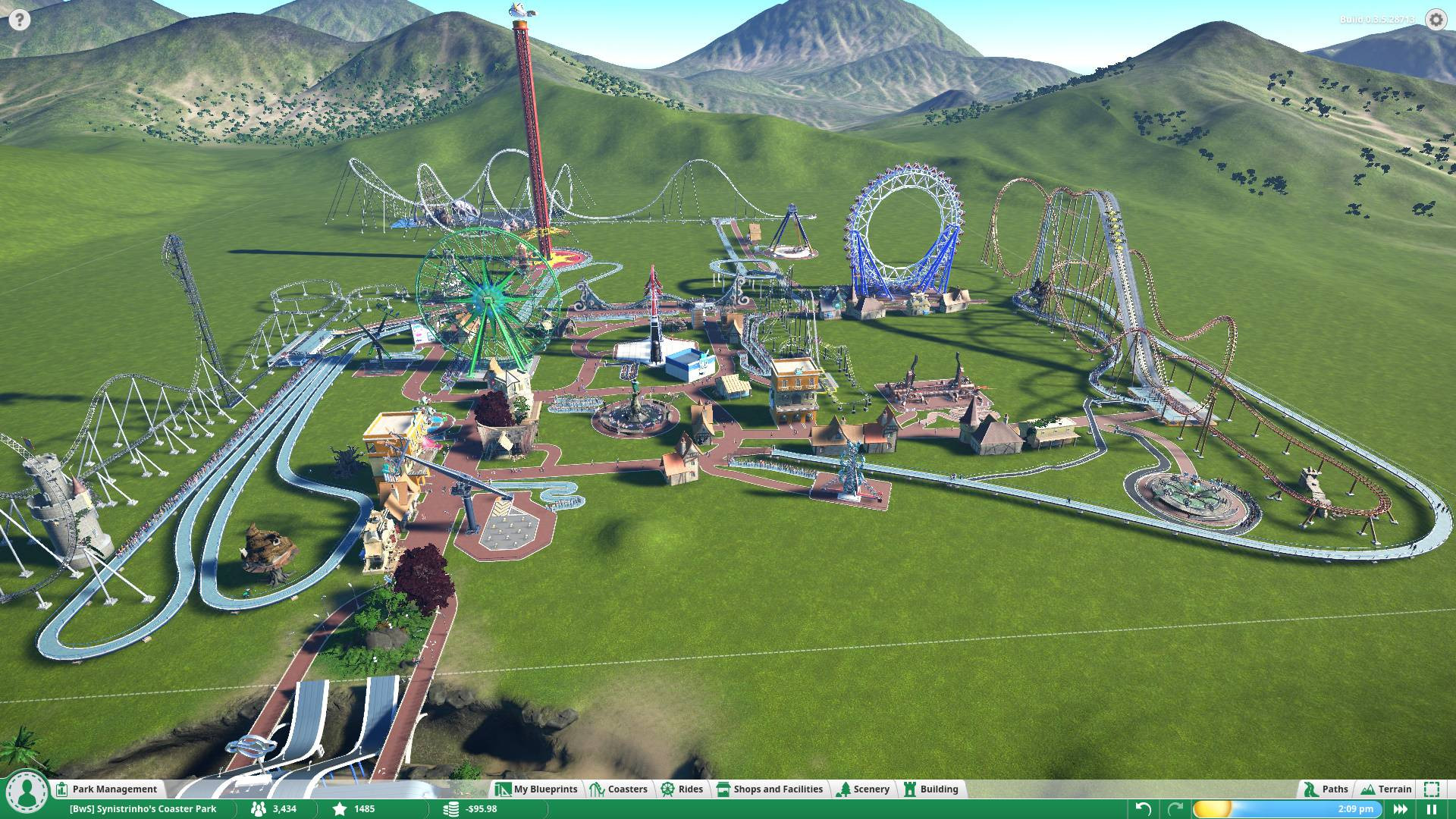Activate the dashed-square selection tool
Image resolution: width=1456 pixels, height=819 pixels.
tap(1432, 789)
